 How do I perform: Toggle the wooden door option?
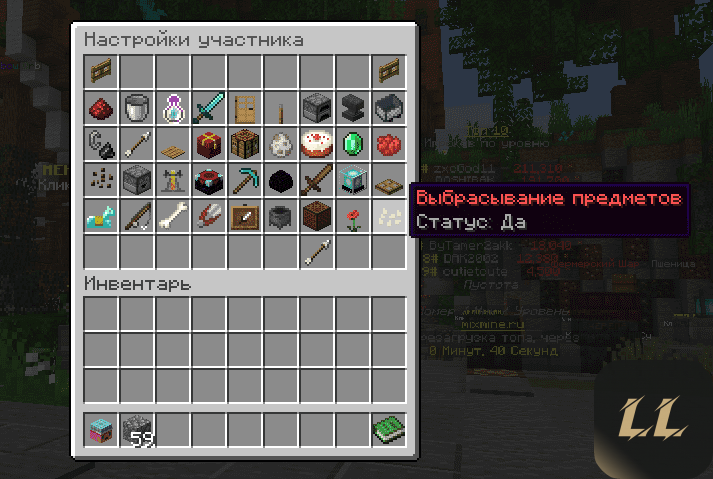pos(244,107)
